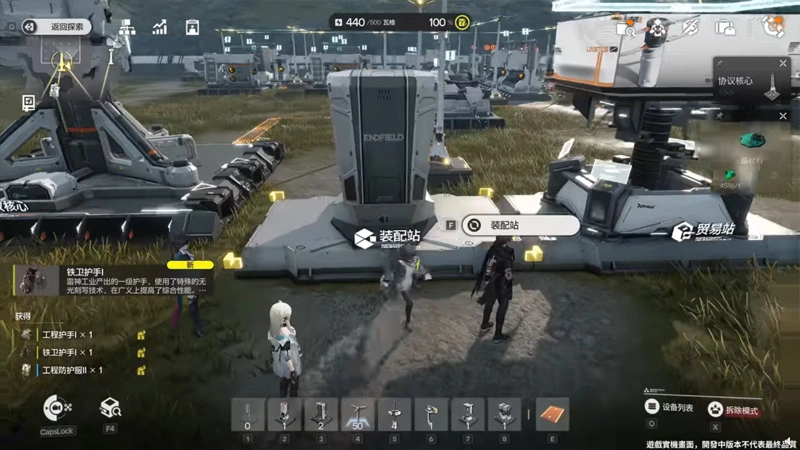Image resolution: width=800 pixels, height=450 pixels.
Task: Open the 装配站 interaction prompt
Action: tap(510, 226)
